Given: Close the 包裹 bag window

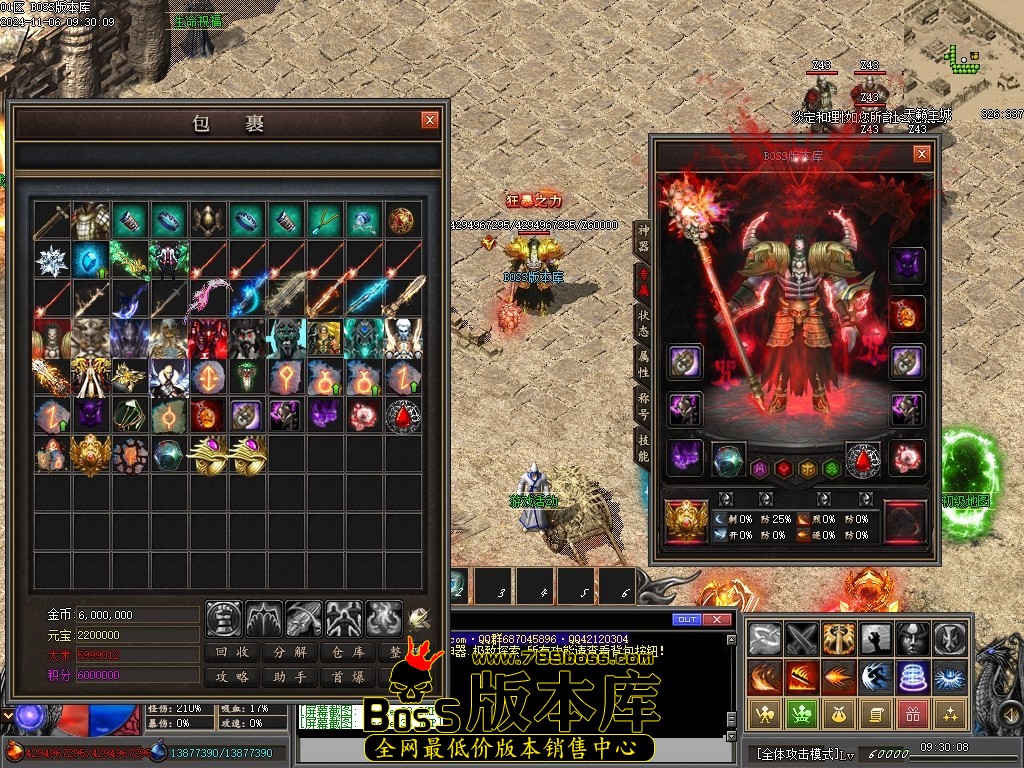Looking at the screenshot, I should pyautogui.click(x=430, y=120).
